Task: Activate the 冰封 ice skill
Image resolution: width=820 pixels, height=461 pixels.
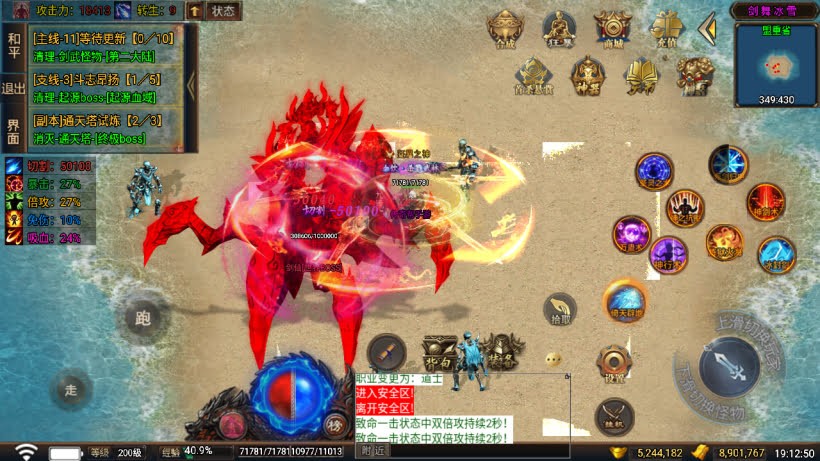Action: [x=777, y=255]
